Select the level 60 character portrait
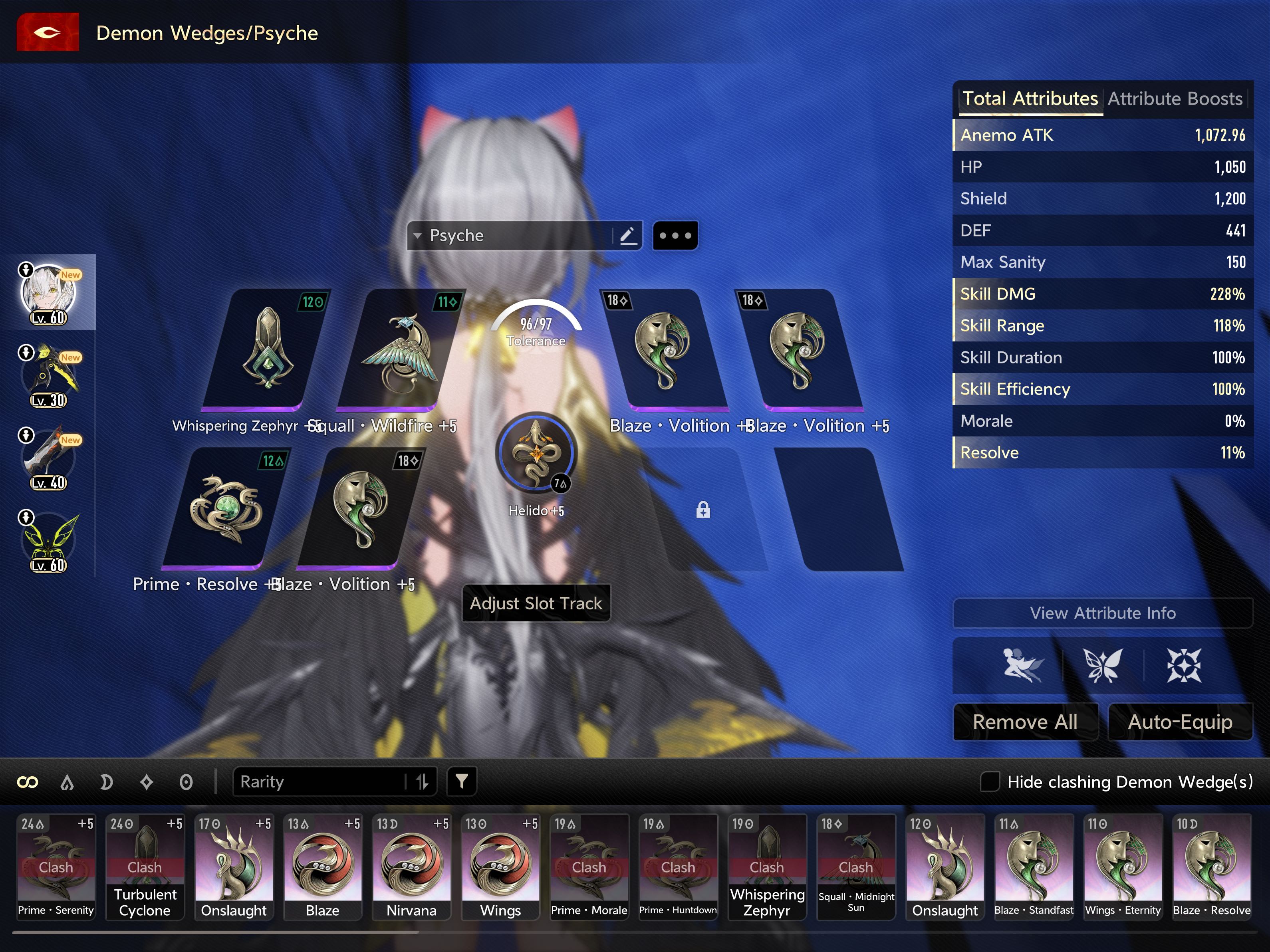The width and height of the screenshot is (1270, 952). tap(48, 293)
